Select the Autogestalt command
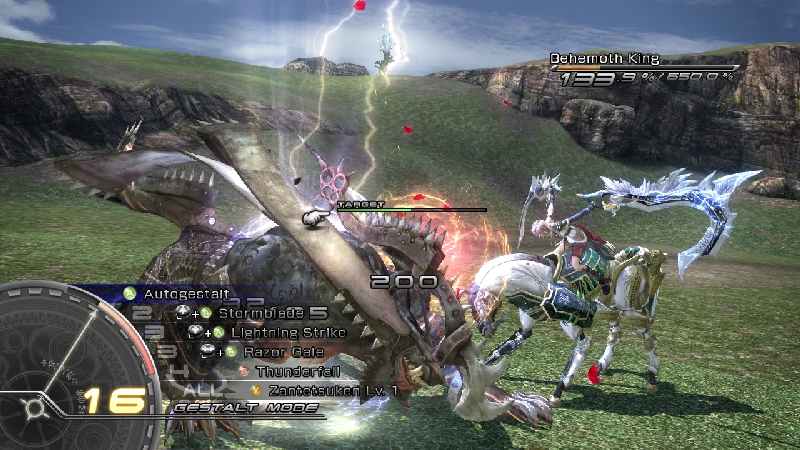The height and width of the screenshot is (450, 800). [186, 294]
